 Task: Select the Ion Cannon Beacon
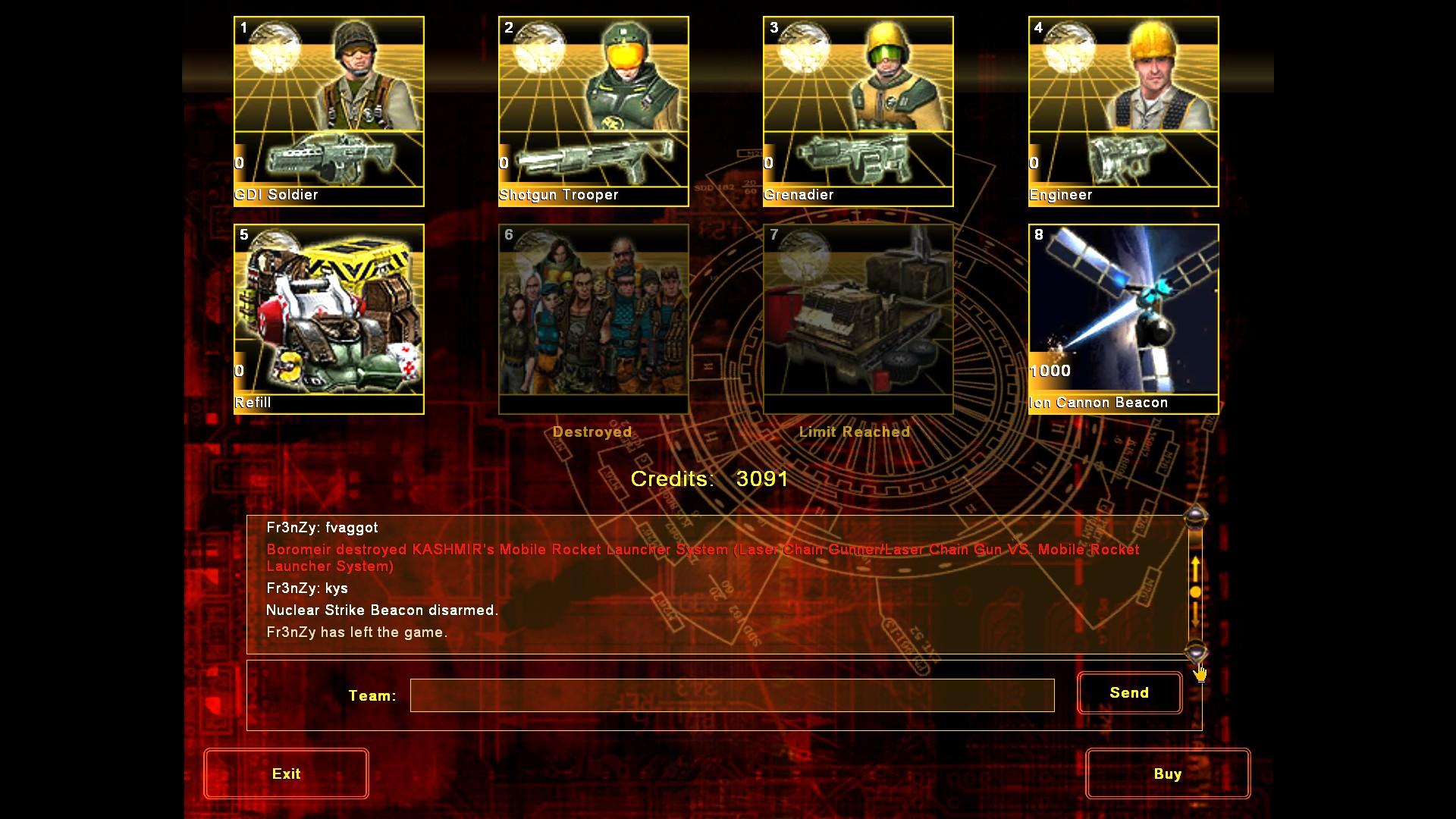1123,319
